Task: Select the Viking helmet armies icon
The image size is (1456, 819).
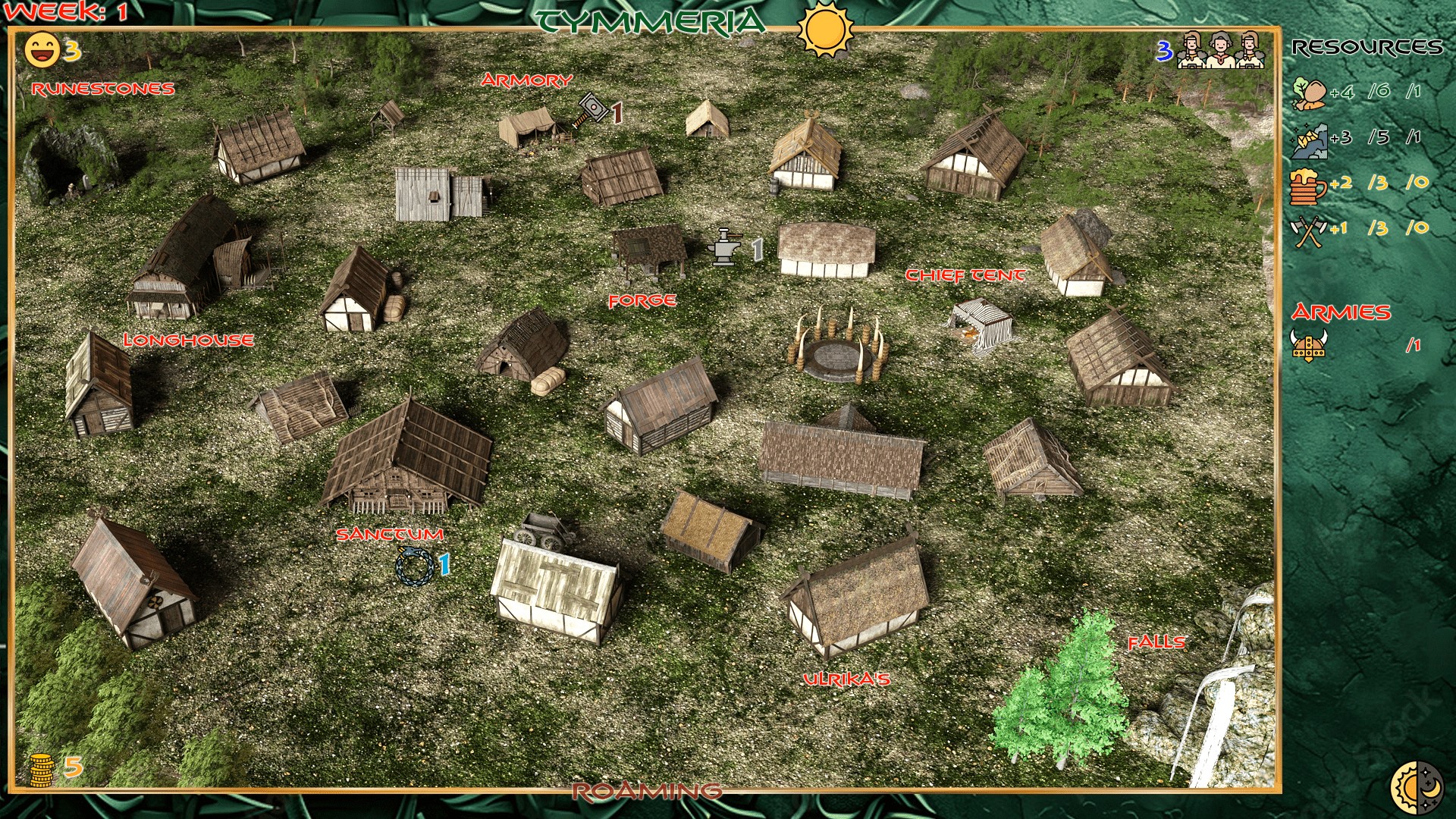Action: click(x=1309, y=345)
